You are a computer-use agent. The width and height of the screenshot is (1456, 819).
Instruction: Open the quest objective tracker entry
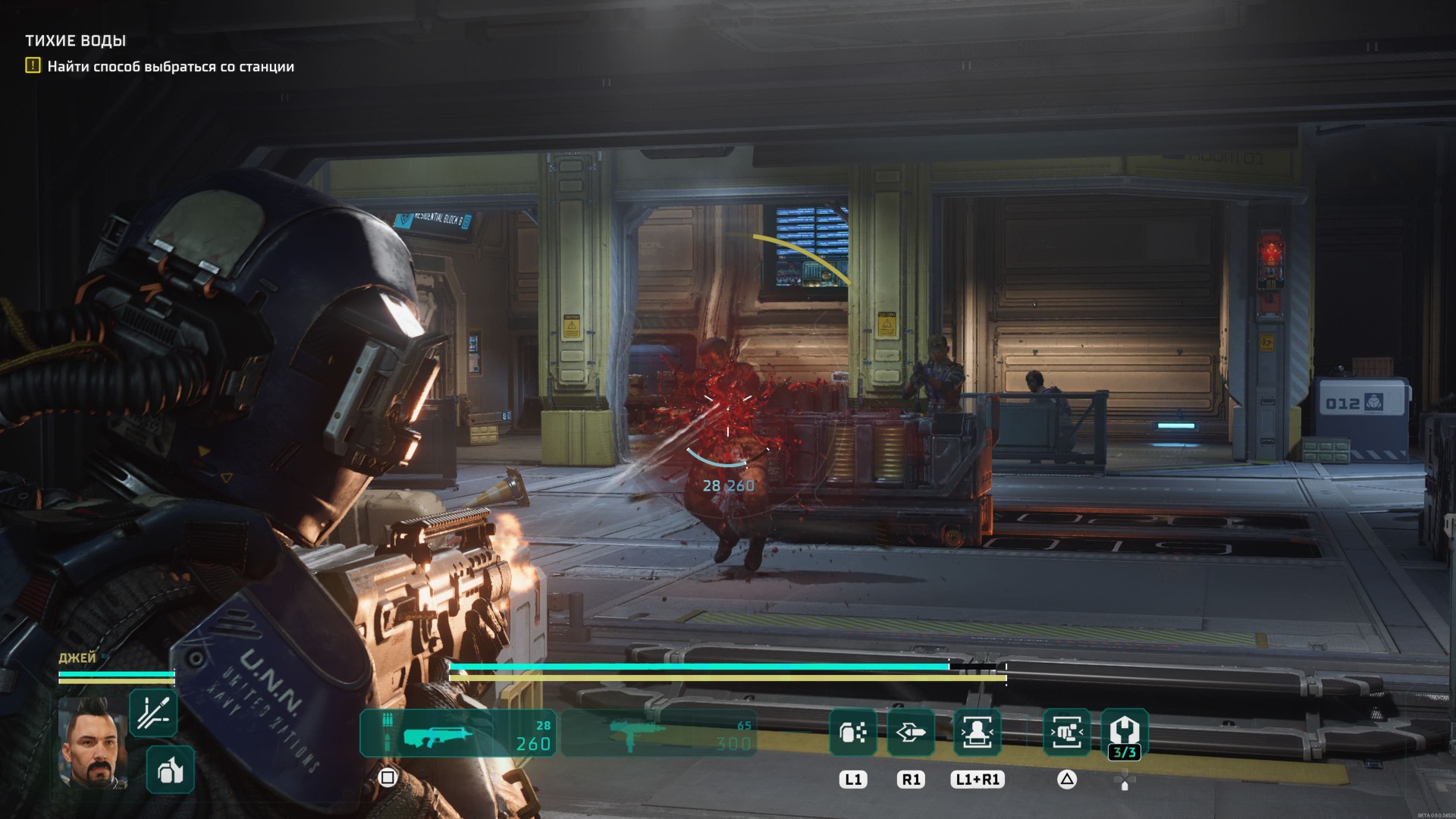pyautogui.click(x=170, y=67)
